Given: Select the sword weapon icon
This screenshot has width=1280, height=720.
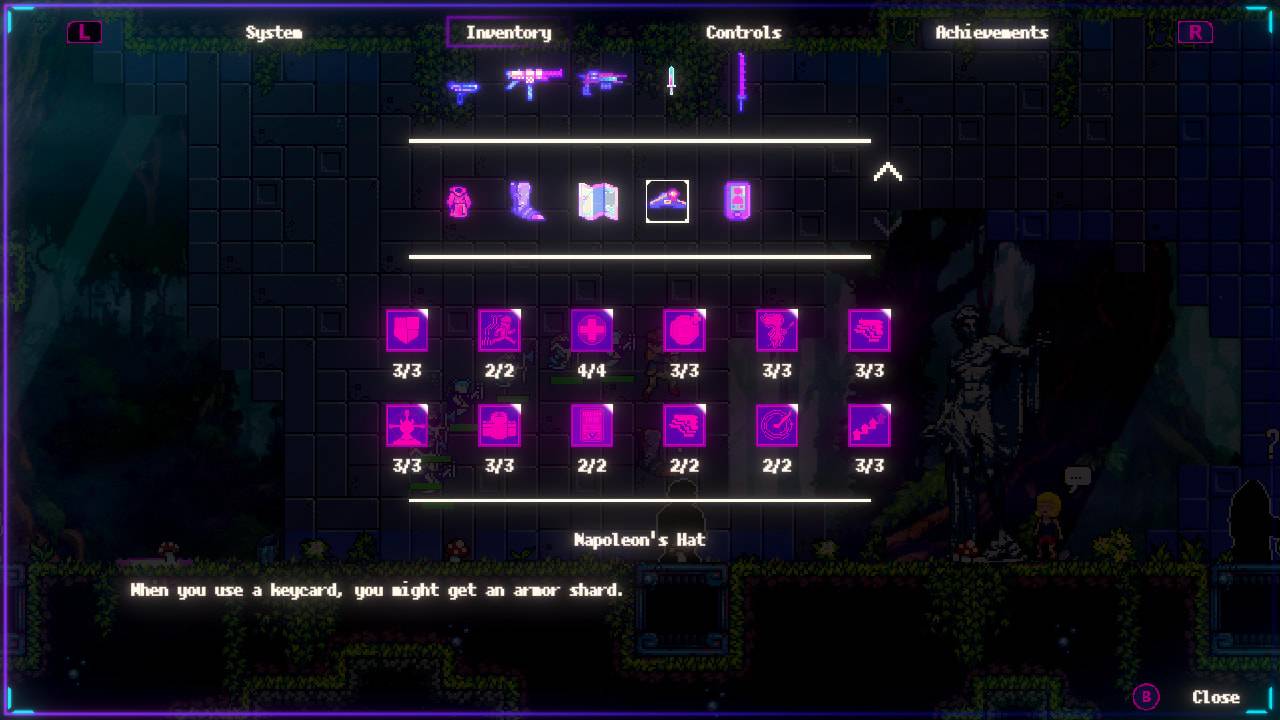Looking at the screenshot, I should (x=669, y=82).
